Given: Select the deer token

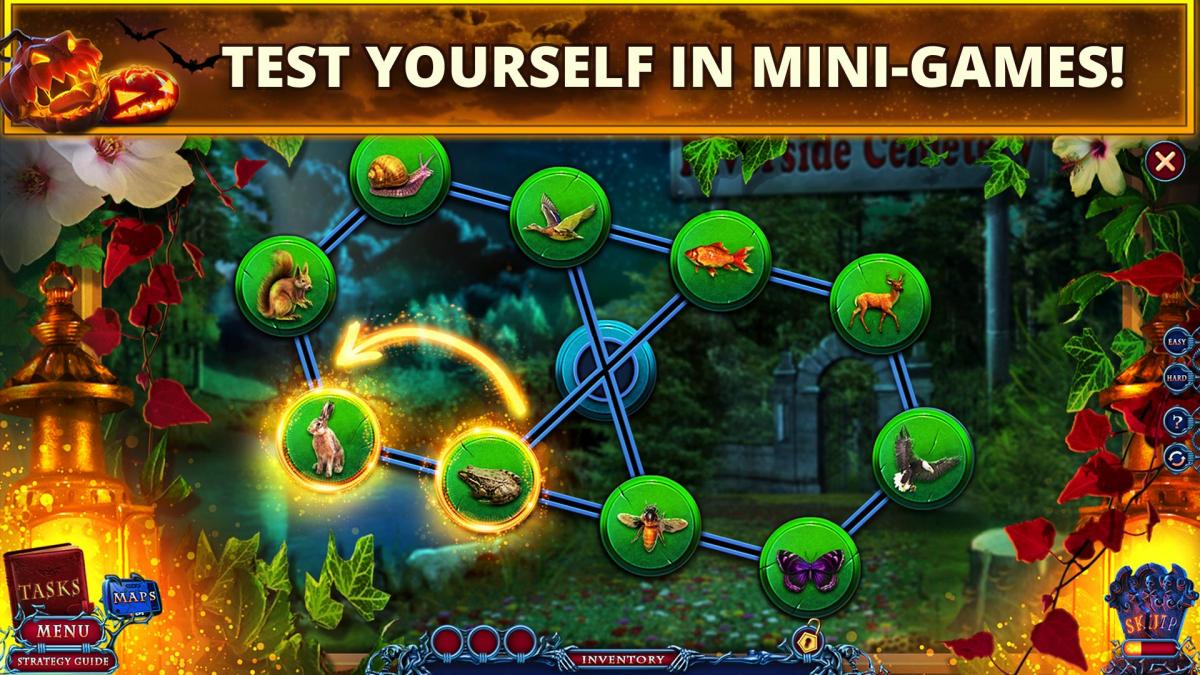Looking at the screenshot, I should [880, 303].
